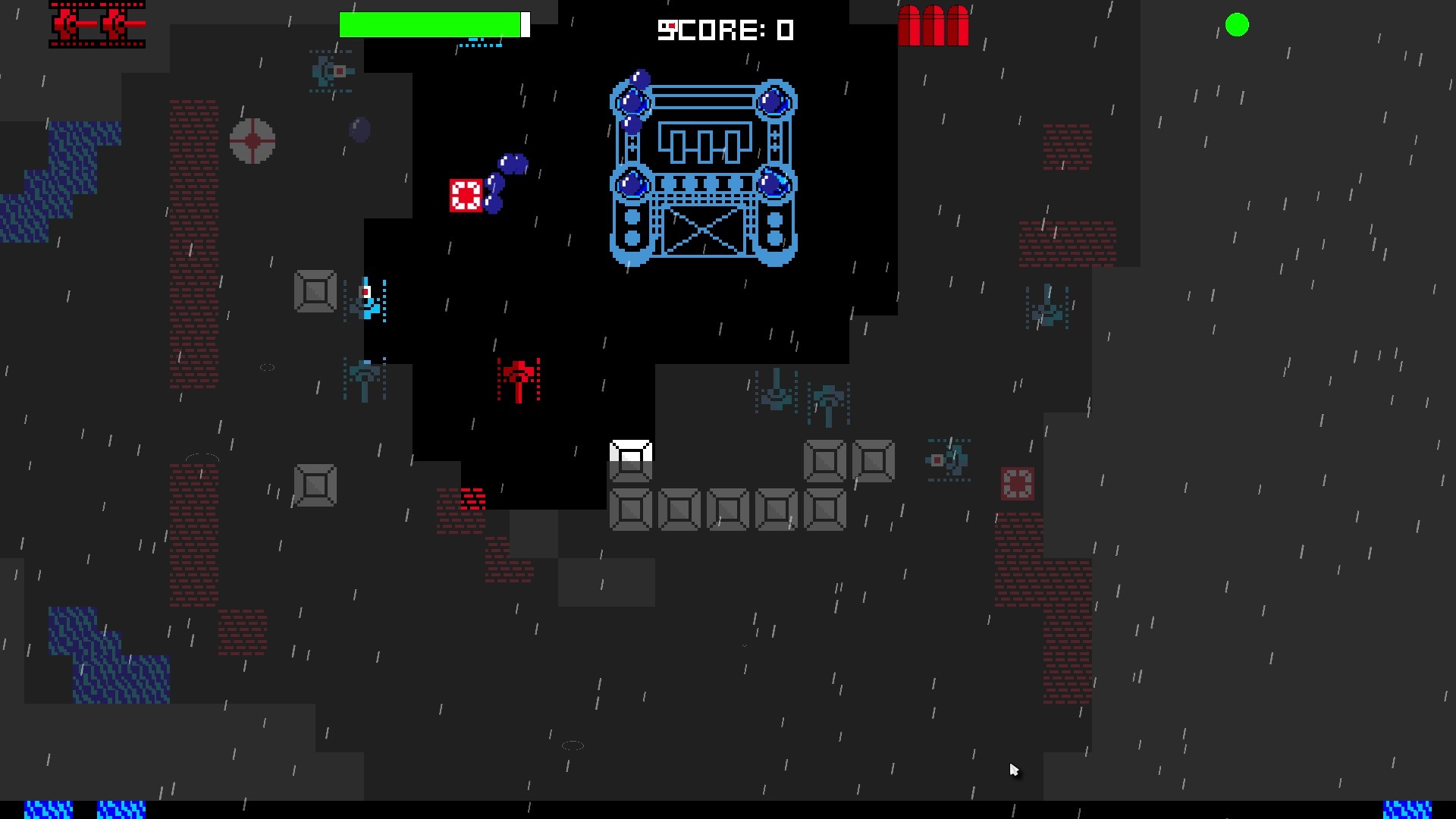Click the cluster of blue orbs
The height and width of the screenshot is (819, 1456).
507,182
